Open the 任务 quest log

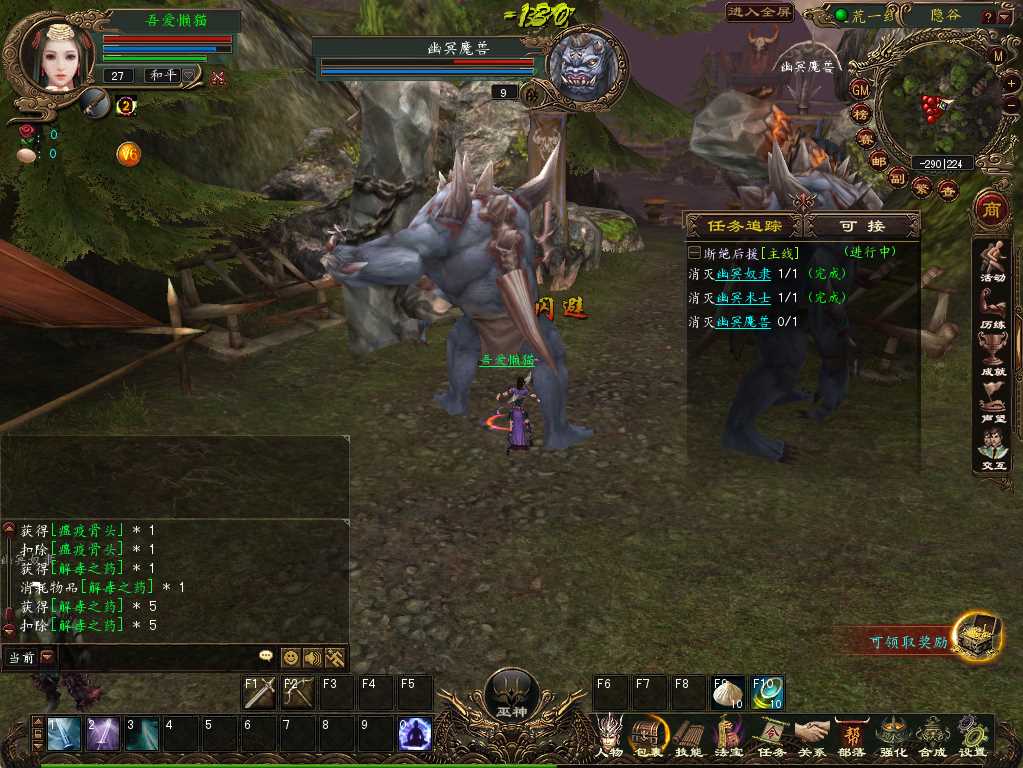click(771, 735)
